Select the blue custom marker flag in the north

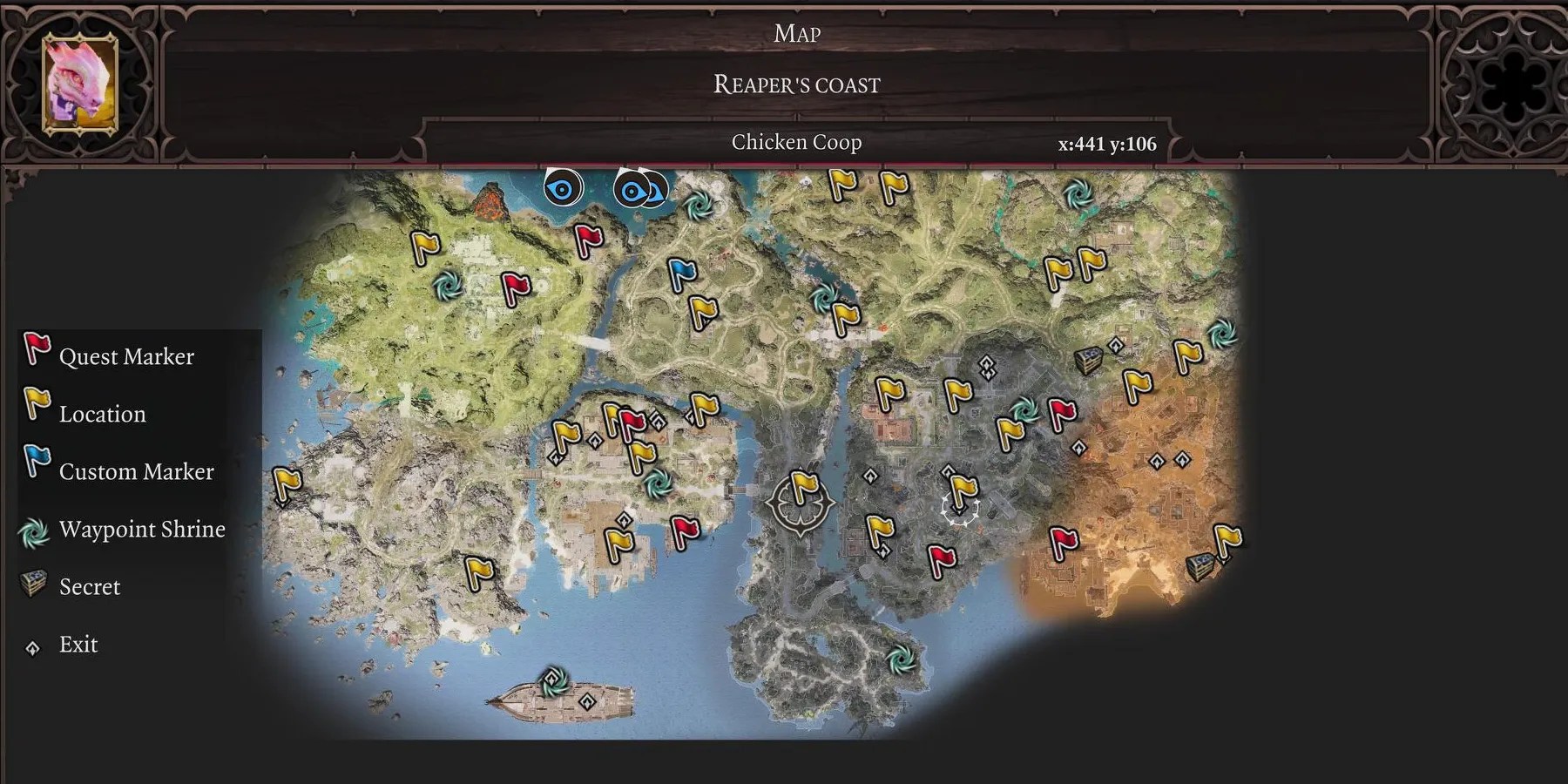(684, 274)
